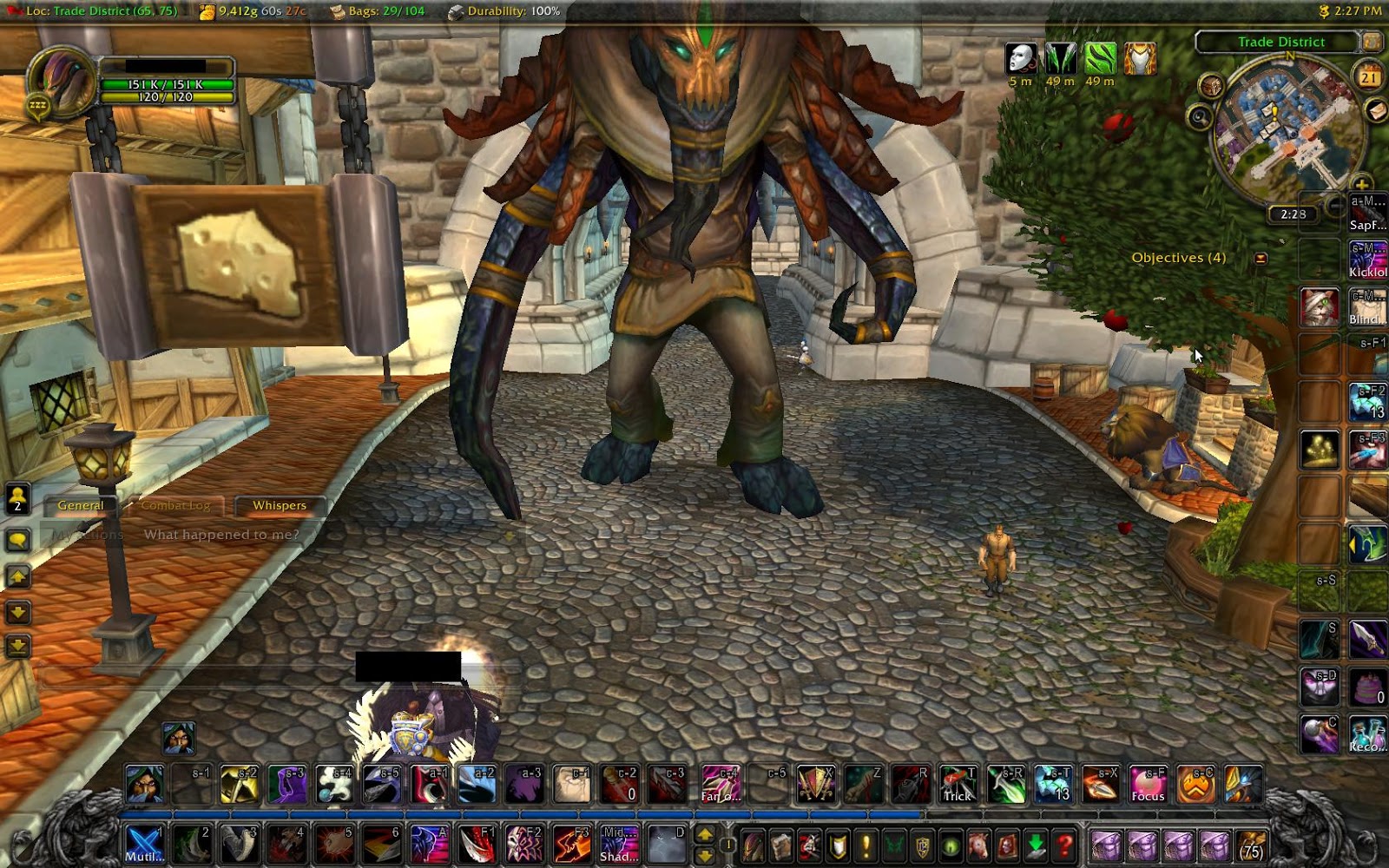
Task: Open the Whispers chat tab
Action: point(278,505)
